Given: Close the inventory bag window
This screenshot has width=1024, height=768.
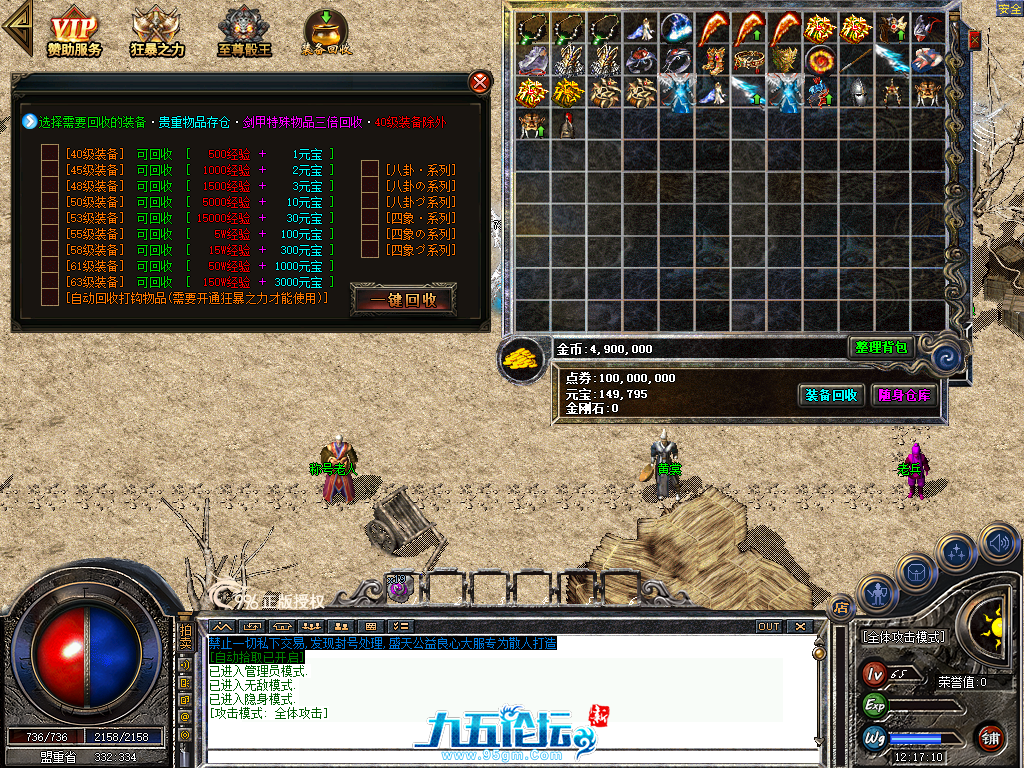Looking at the screenshot, I should pos(975,40).
